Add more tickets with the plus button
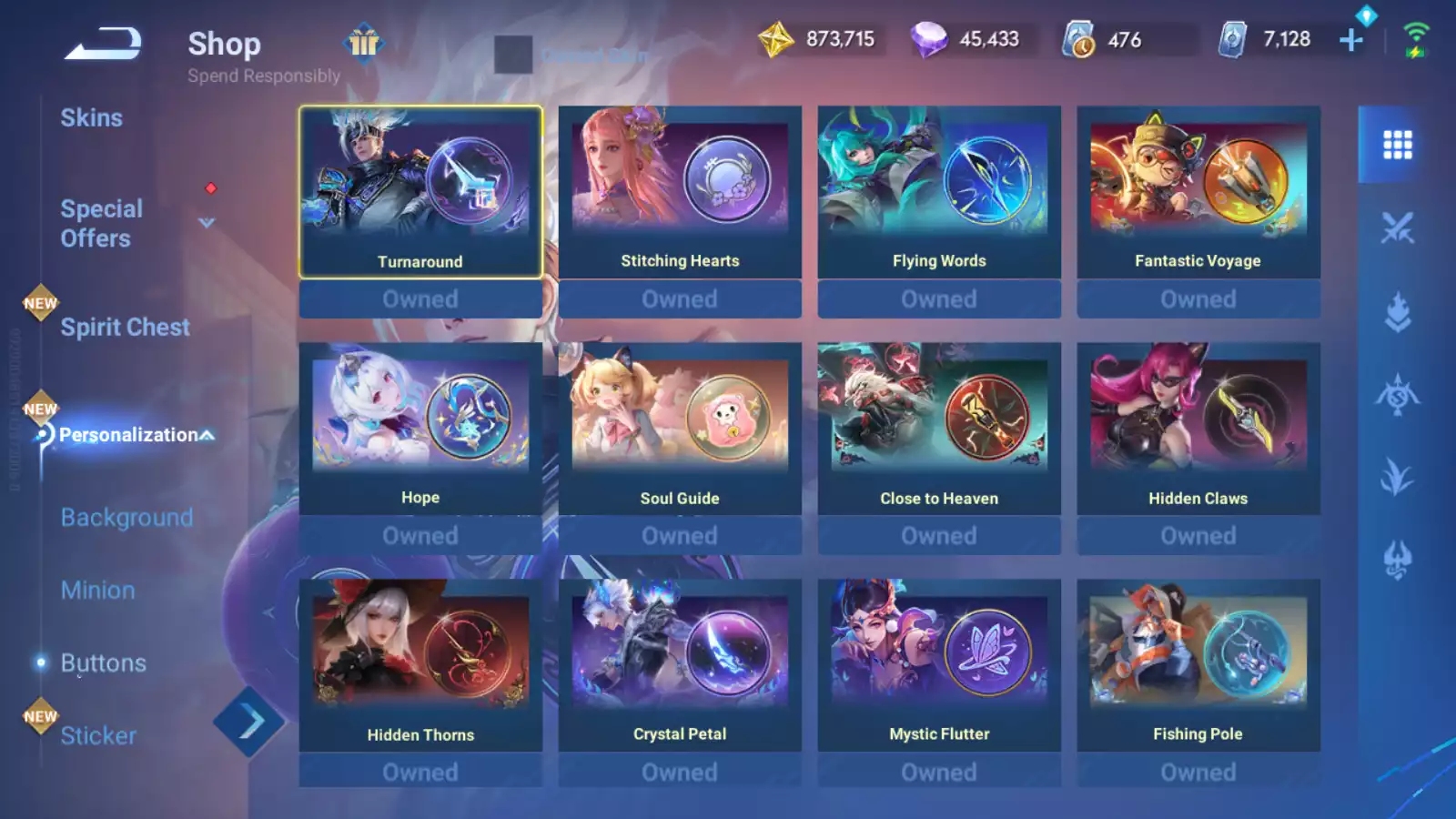 click(x=1351, y=40)
